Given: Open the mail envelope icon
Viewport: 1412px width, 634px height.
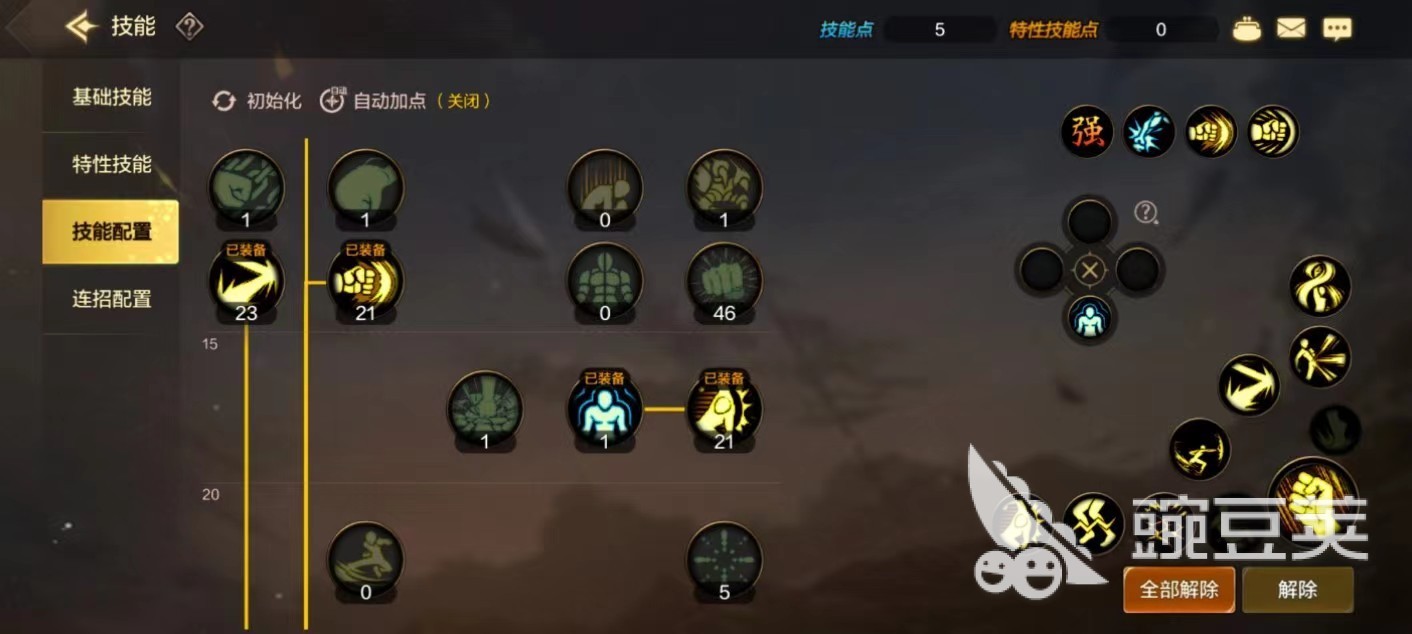Looking at the screenshot, I should tap(1291, 29).
